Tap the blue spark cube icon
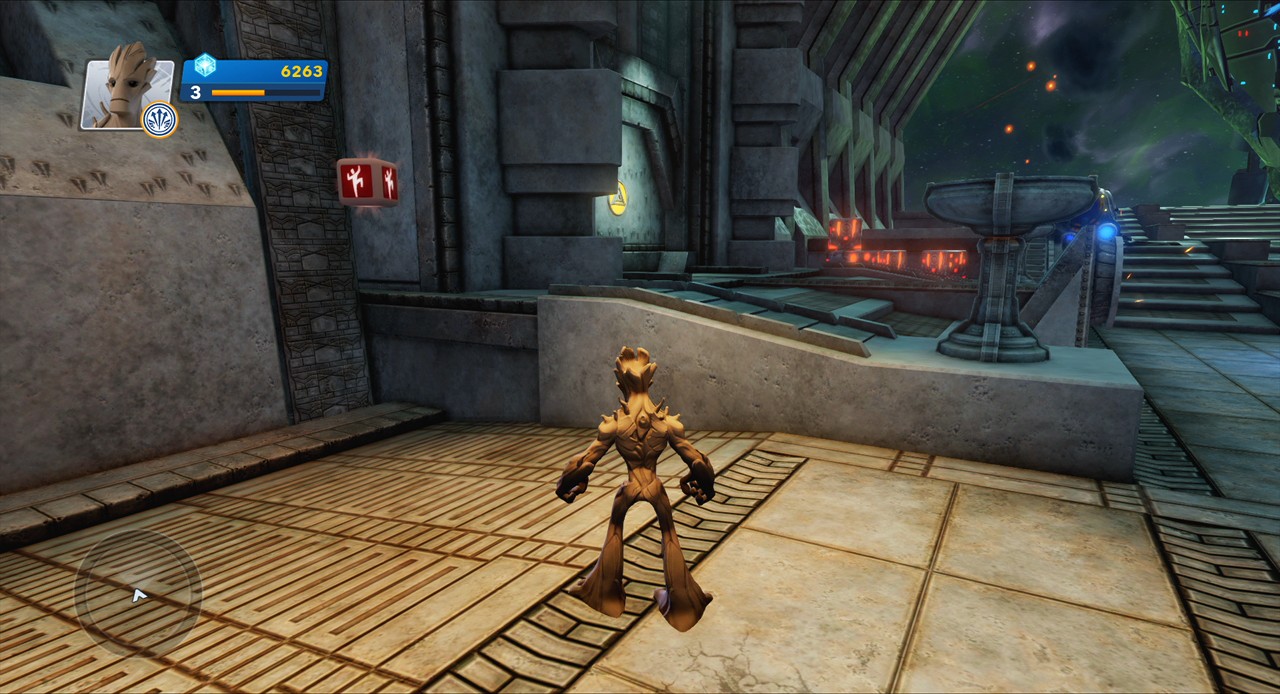Viewport: 1280px width, 694px height. (x=205, y=66)
